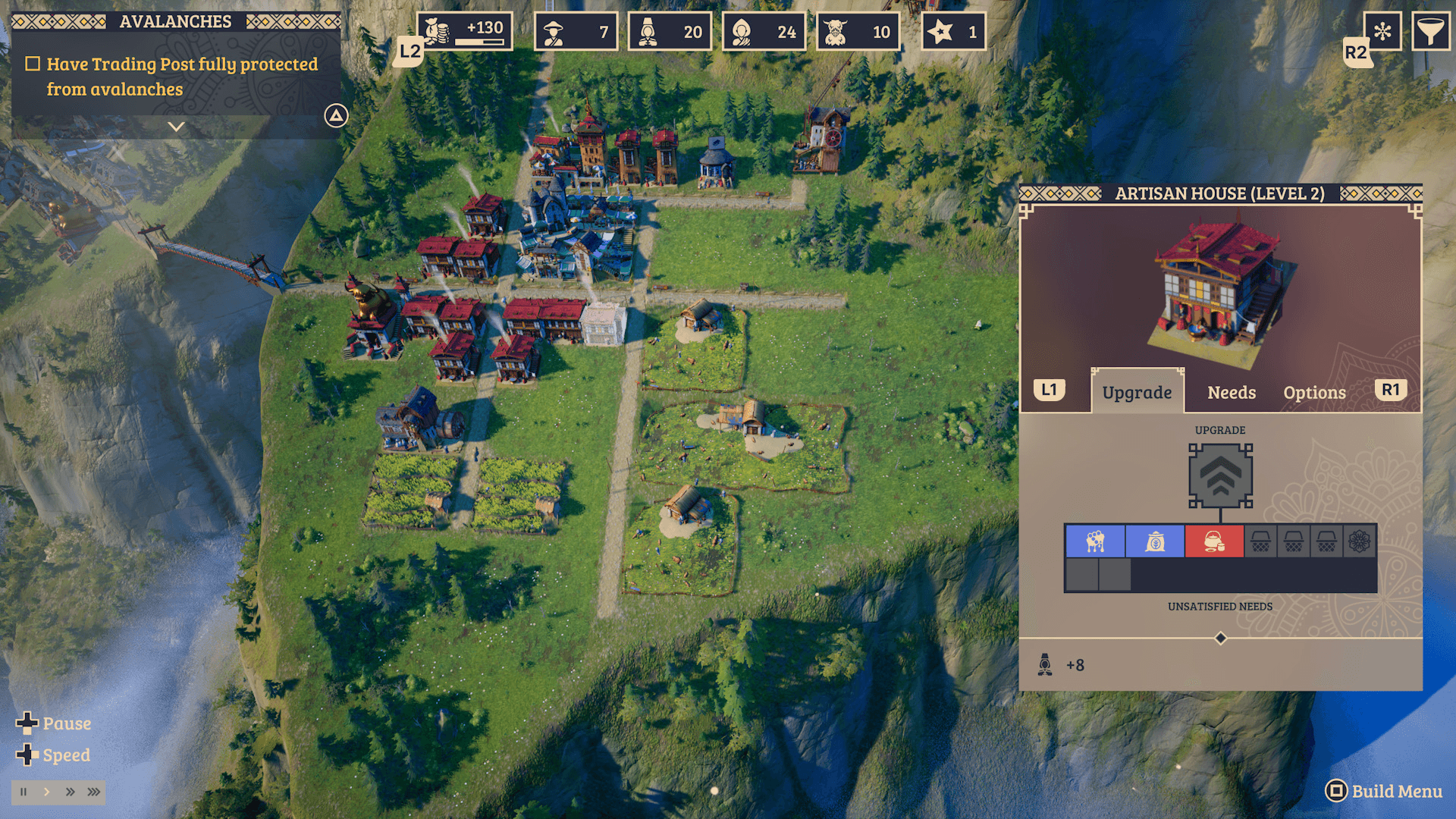The image size is (1456, 819).
Task: Open the snowflake overlay button
Action: (1382, 32)
